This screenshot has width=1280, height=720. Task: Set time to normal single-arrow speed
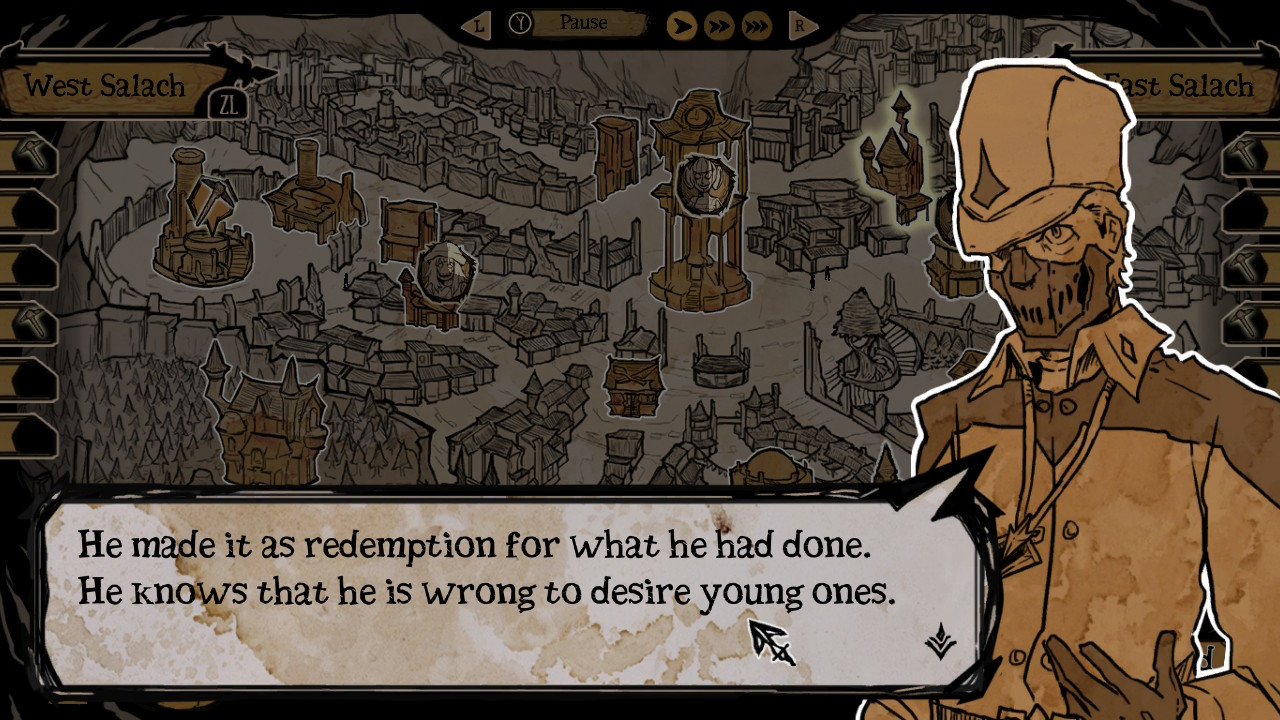pos(681,25)
